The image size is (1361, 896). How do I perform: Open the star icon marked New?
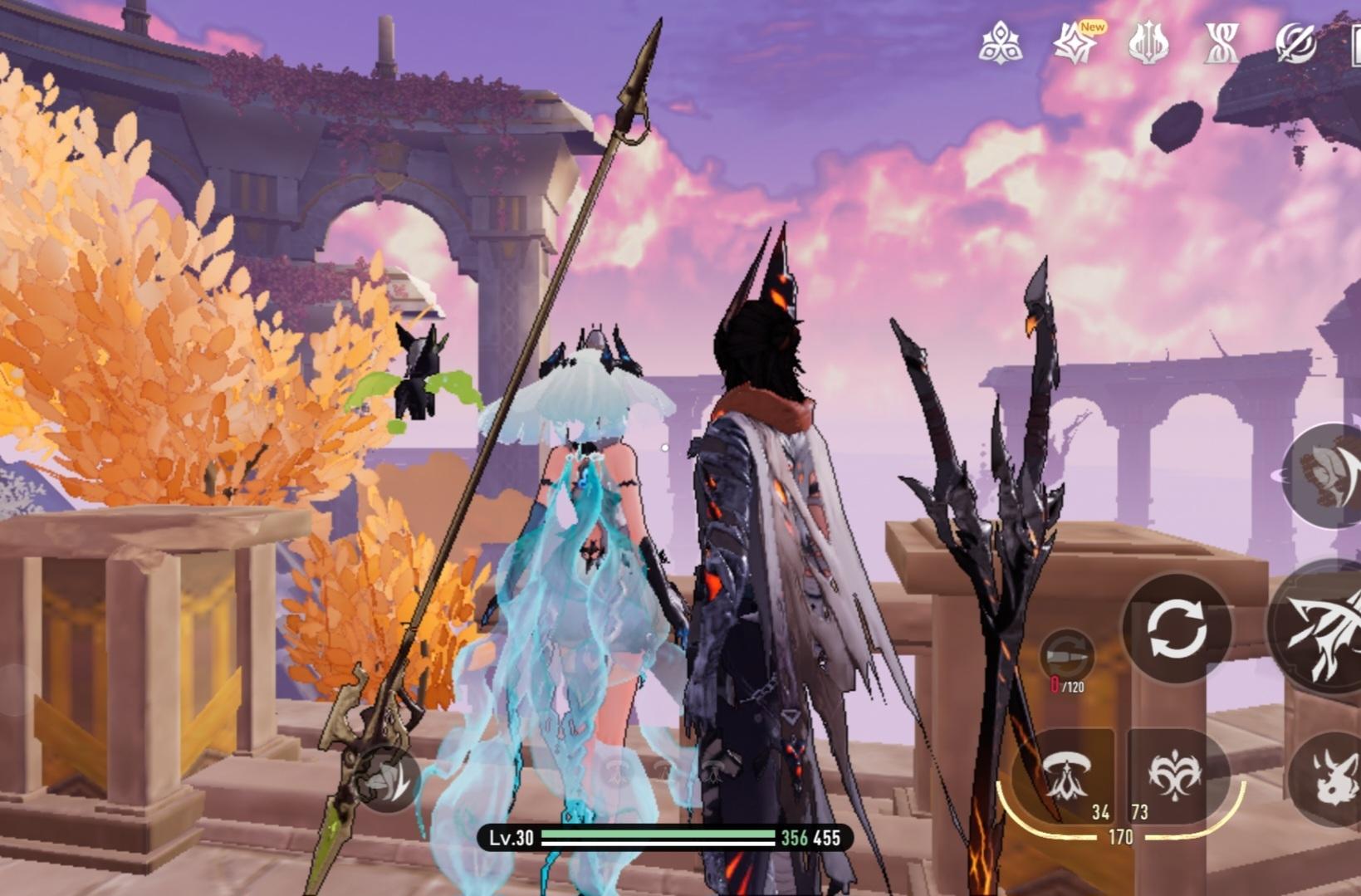(1075, 42)
